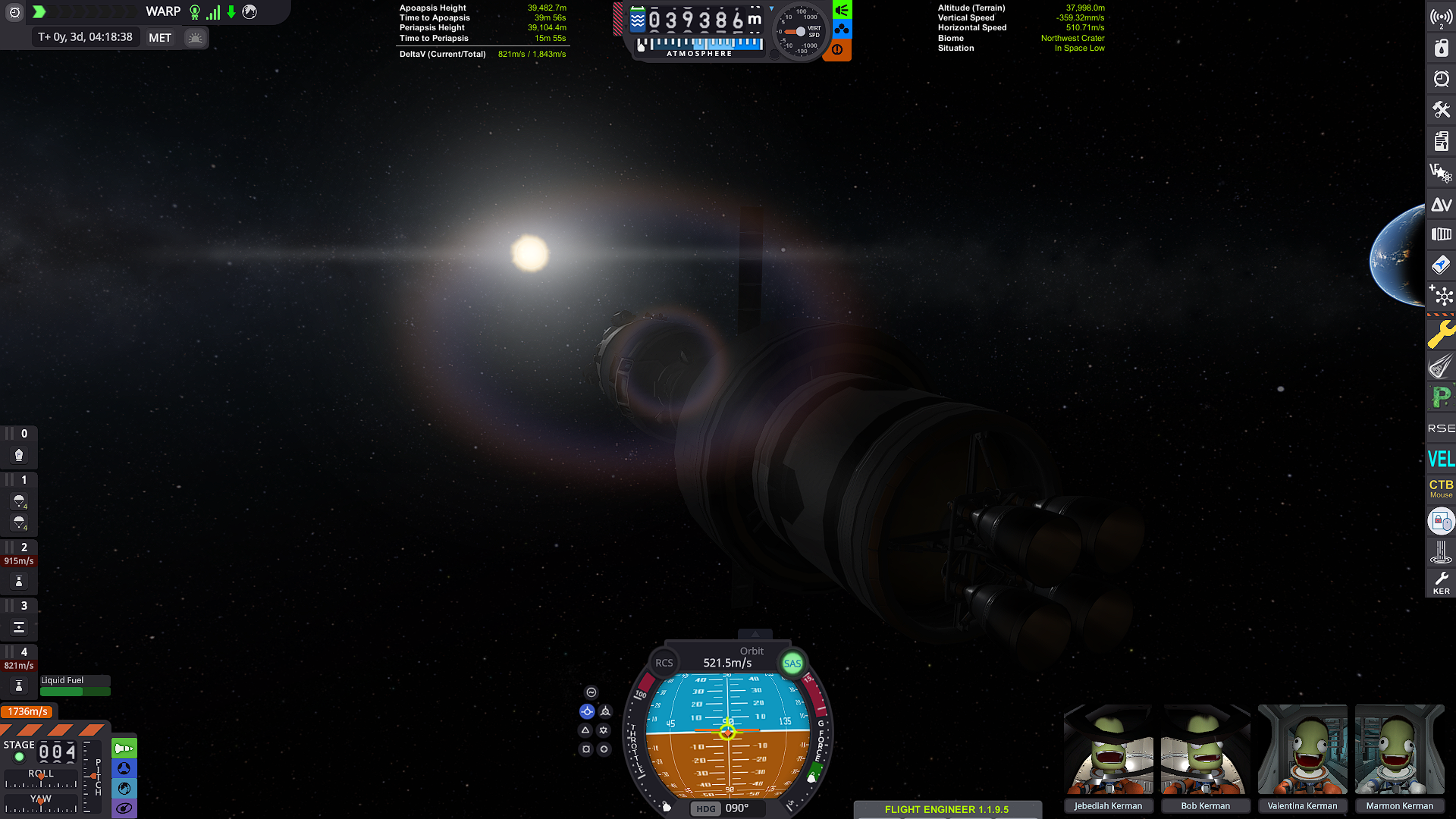Screen dimensions: 1456x819
Task: Click the Flight Engineer window title bar
Action: click(946, 809)
